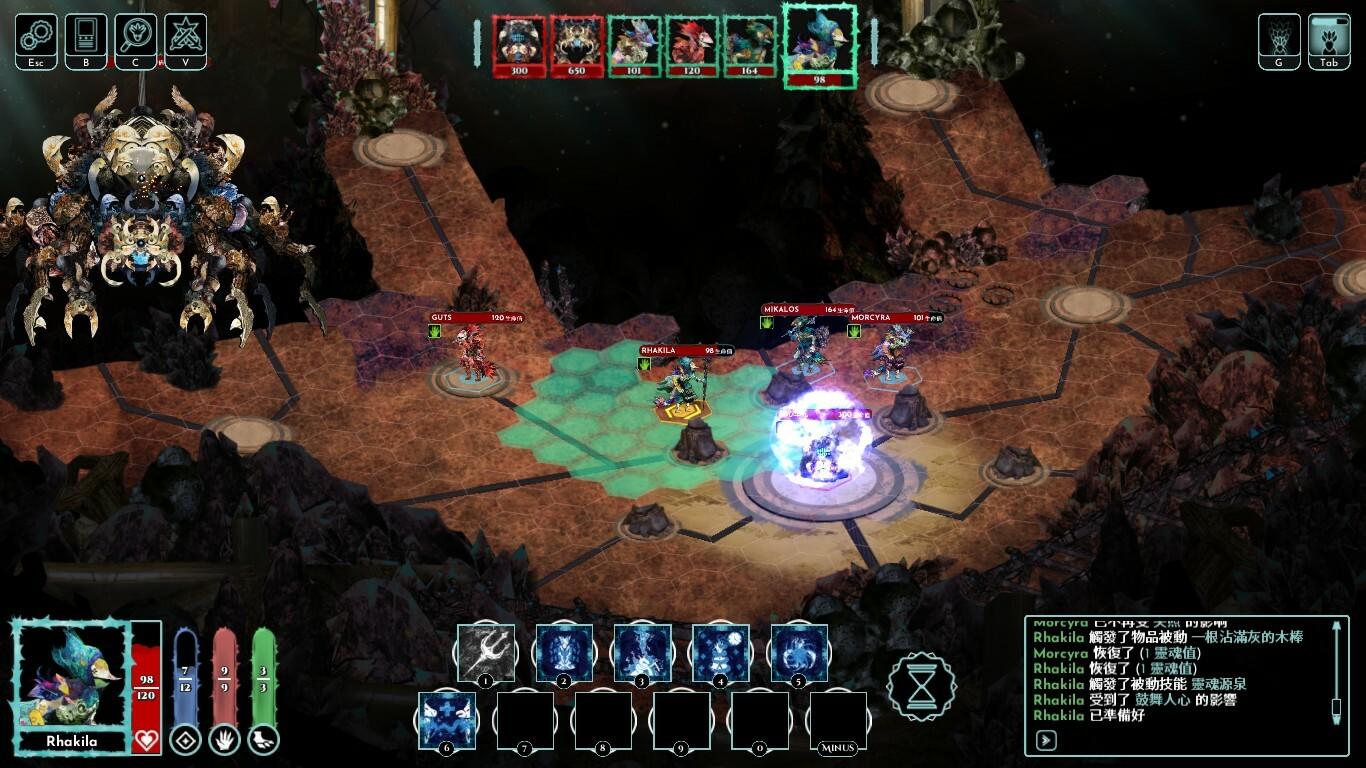
Task: Open the journal book icon
Action: 85,36
